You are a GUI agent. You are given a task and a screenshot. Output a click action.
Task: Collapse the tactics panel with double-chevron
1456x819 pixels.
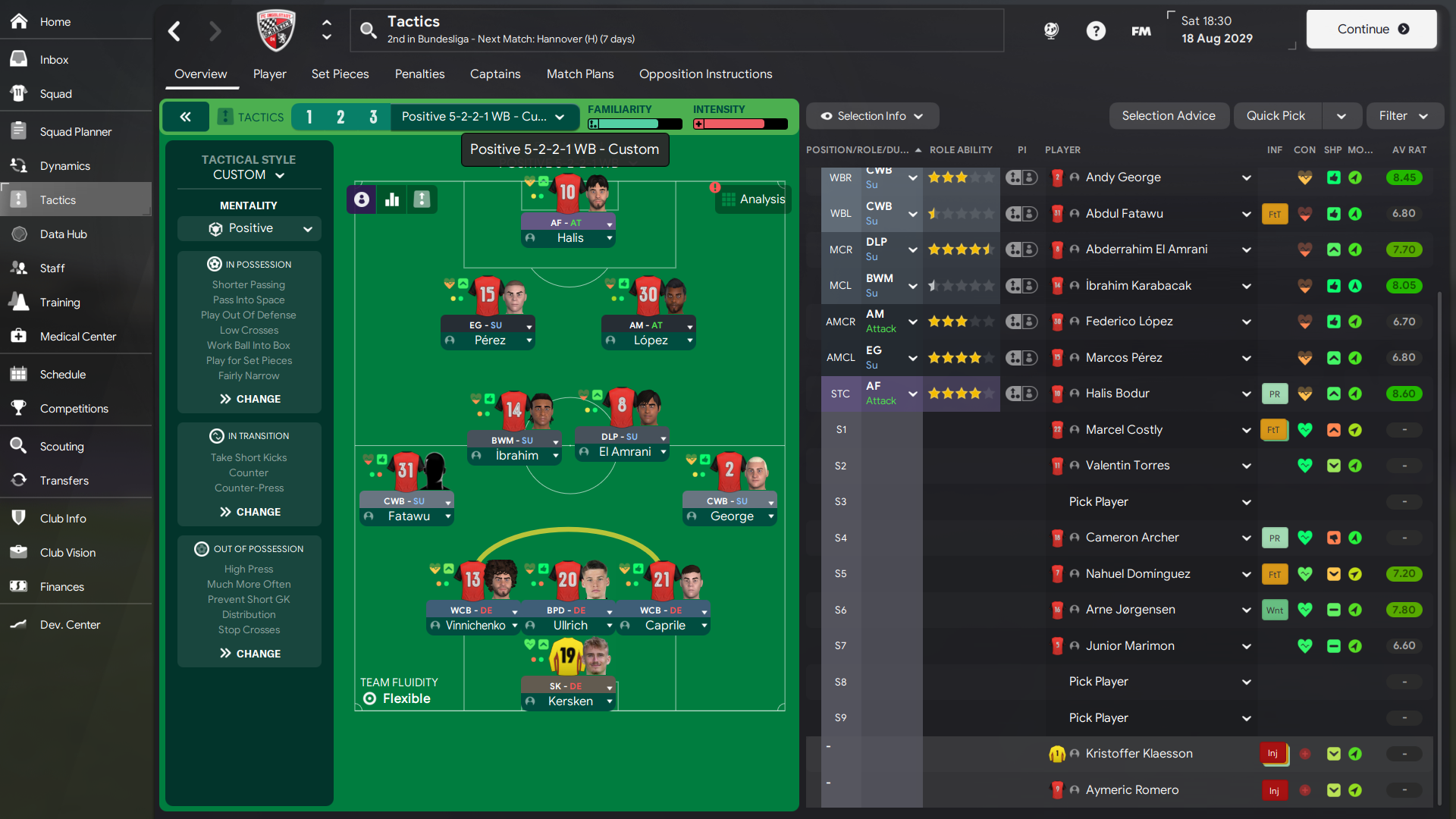[186, 116]
